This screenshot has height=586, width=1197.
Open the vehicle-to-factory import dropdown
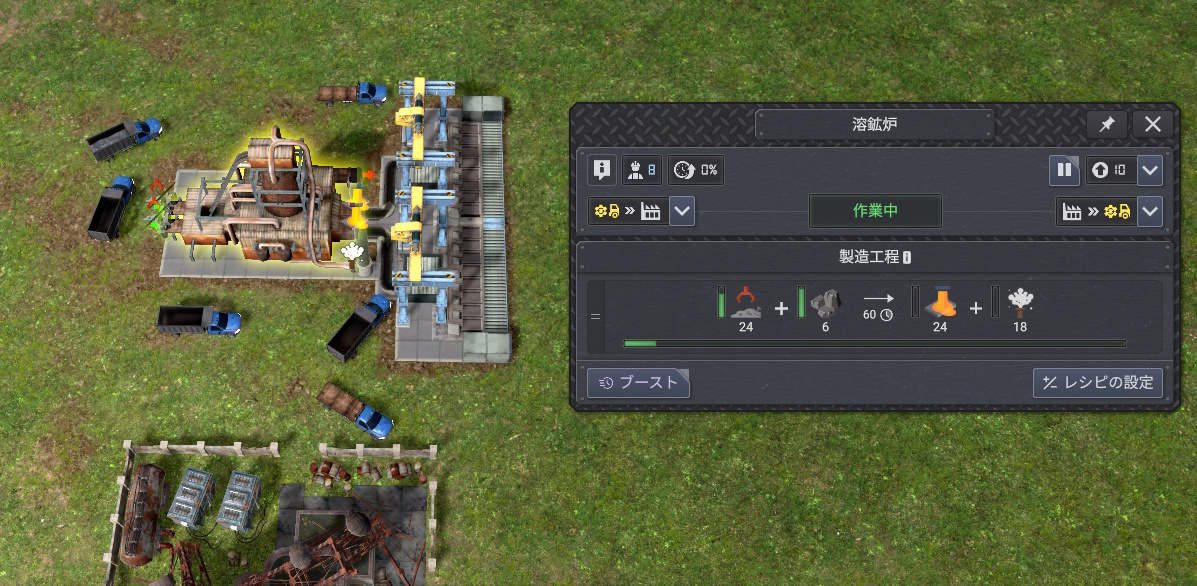(x=682, y=211)
